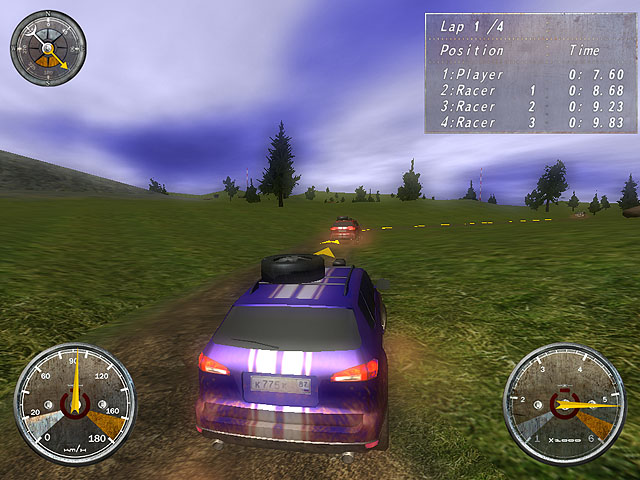
Task: Click the compass dial
Action: (x=48, y=48)
